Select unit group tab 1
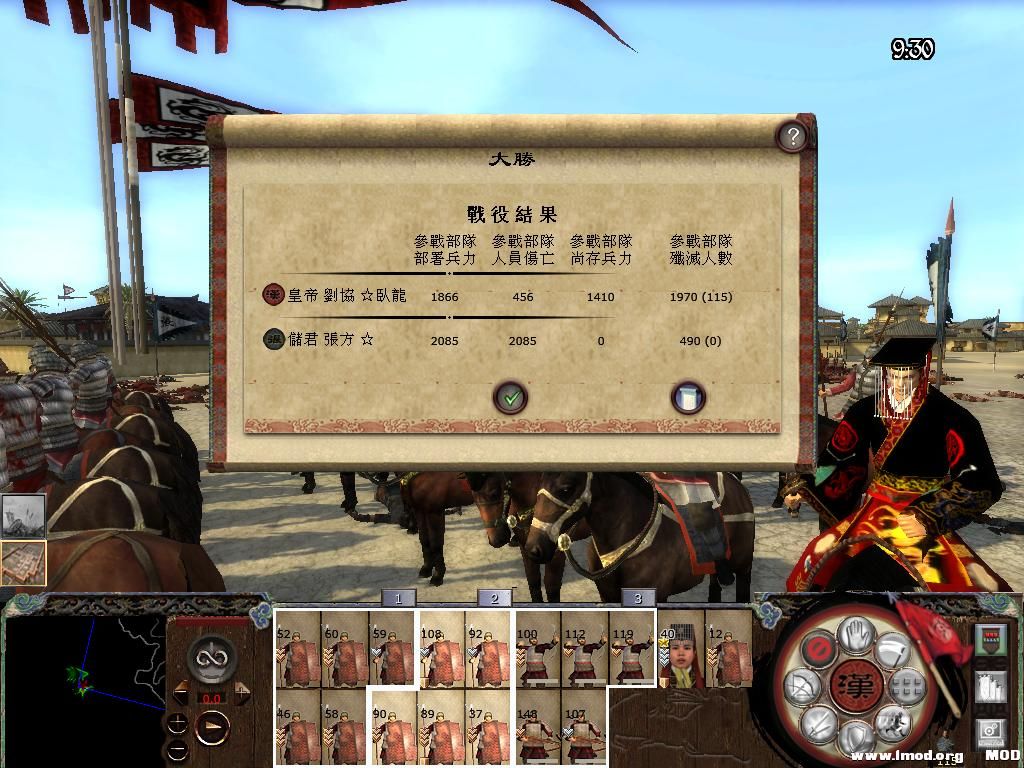The image size is (1024, 768). 398,598
